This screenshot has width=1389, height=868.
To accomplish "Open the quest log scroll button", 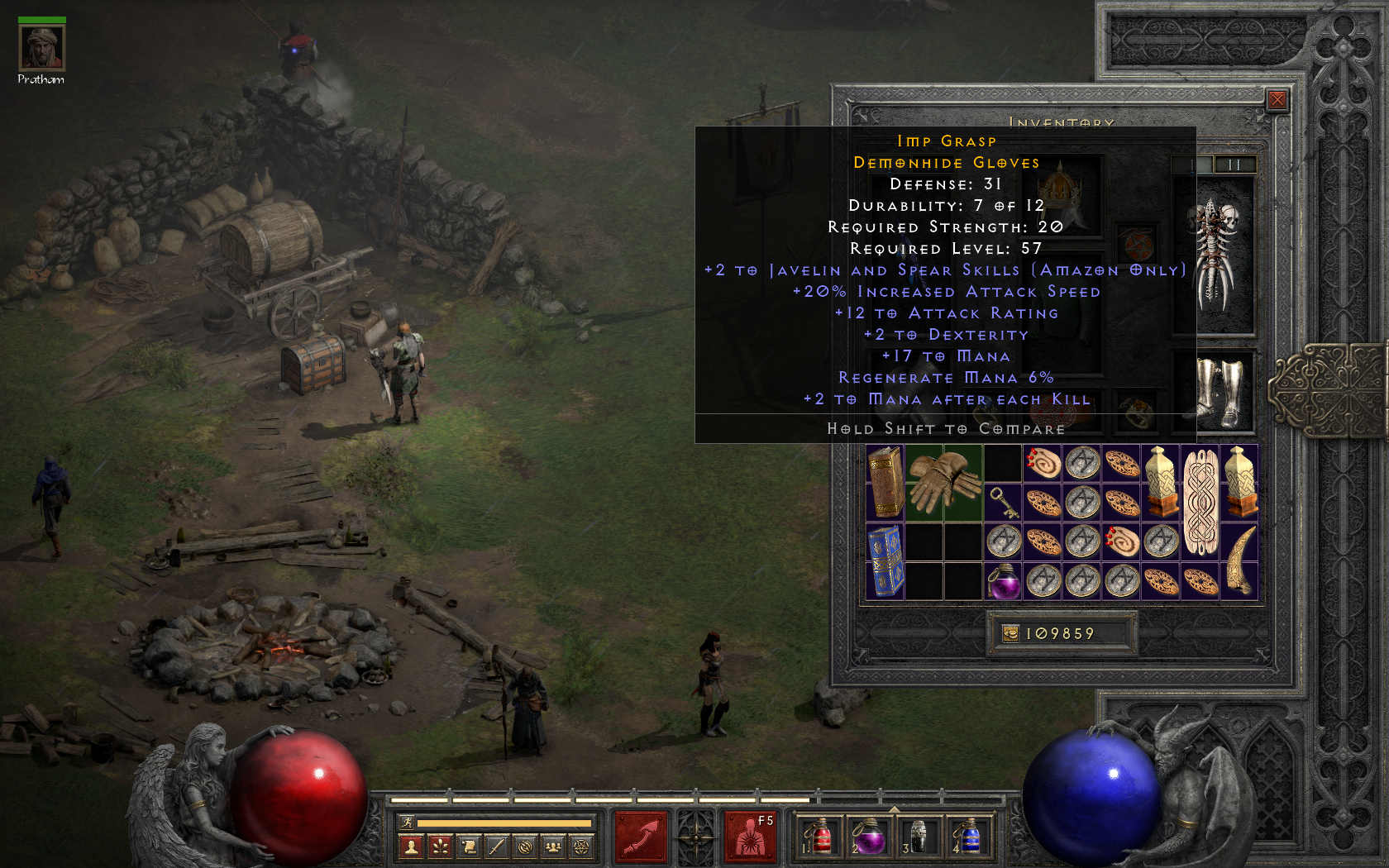I will click(x=468, y=847).
